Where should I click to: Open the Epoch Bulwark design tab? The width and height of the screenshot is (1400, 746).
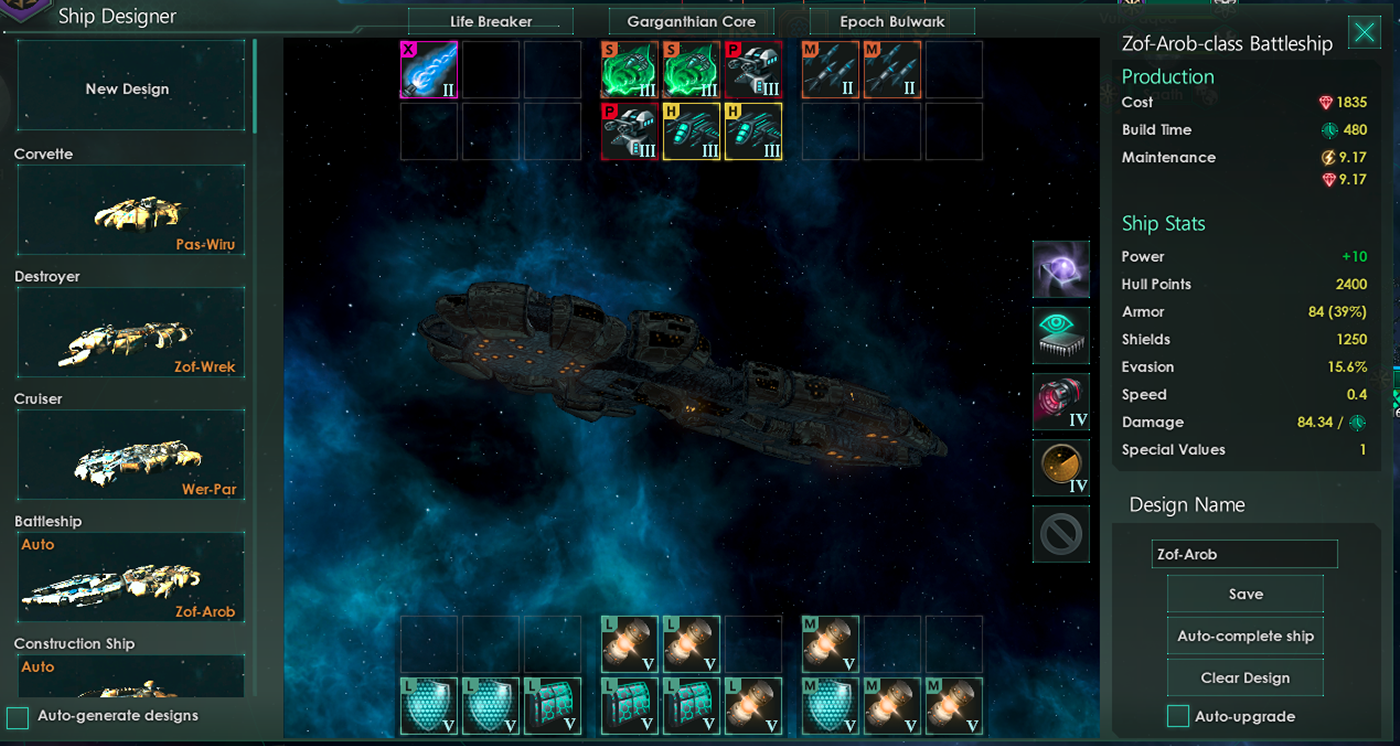click(891, 20)
